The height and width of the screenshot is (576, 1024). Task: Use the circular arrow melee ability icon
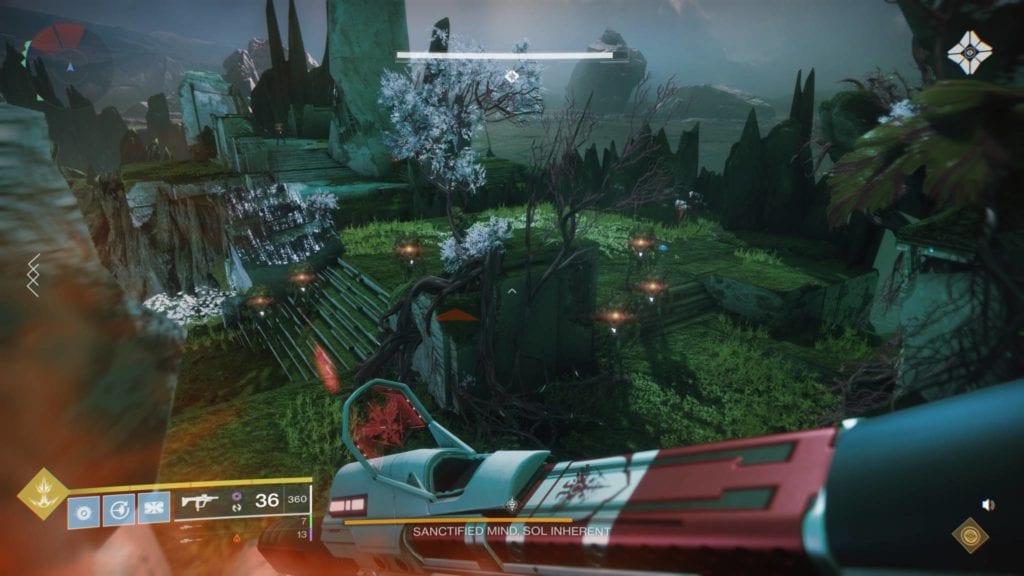pyautogui.click(x=119, y=509)
